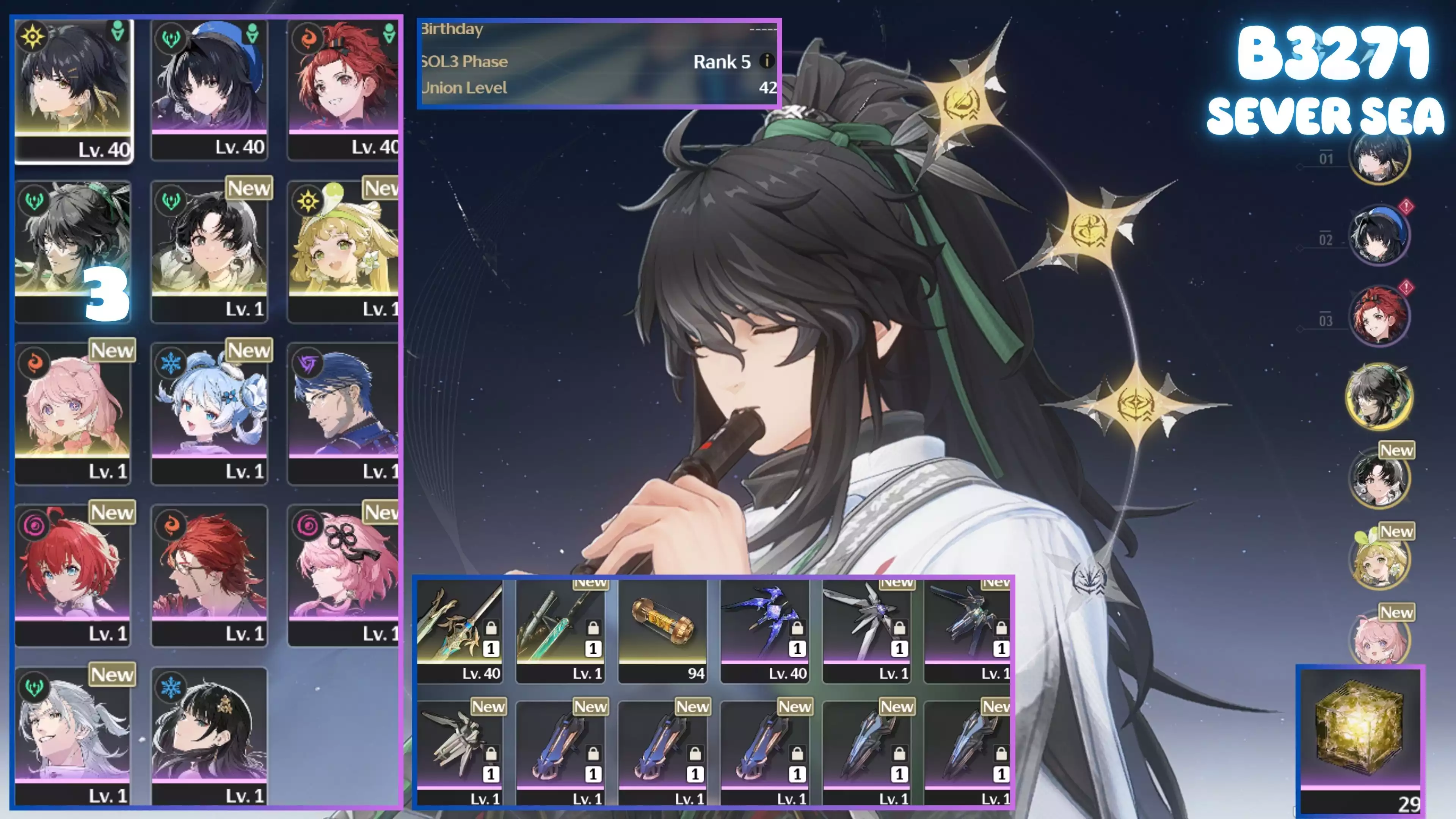The image size is (1456, 819).
Task: Choose the blue-beret girl character card
Action: tap(209, 91)
